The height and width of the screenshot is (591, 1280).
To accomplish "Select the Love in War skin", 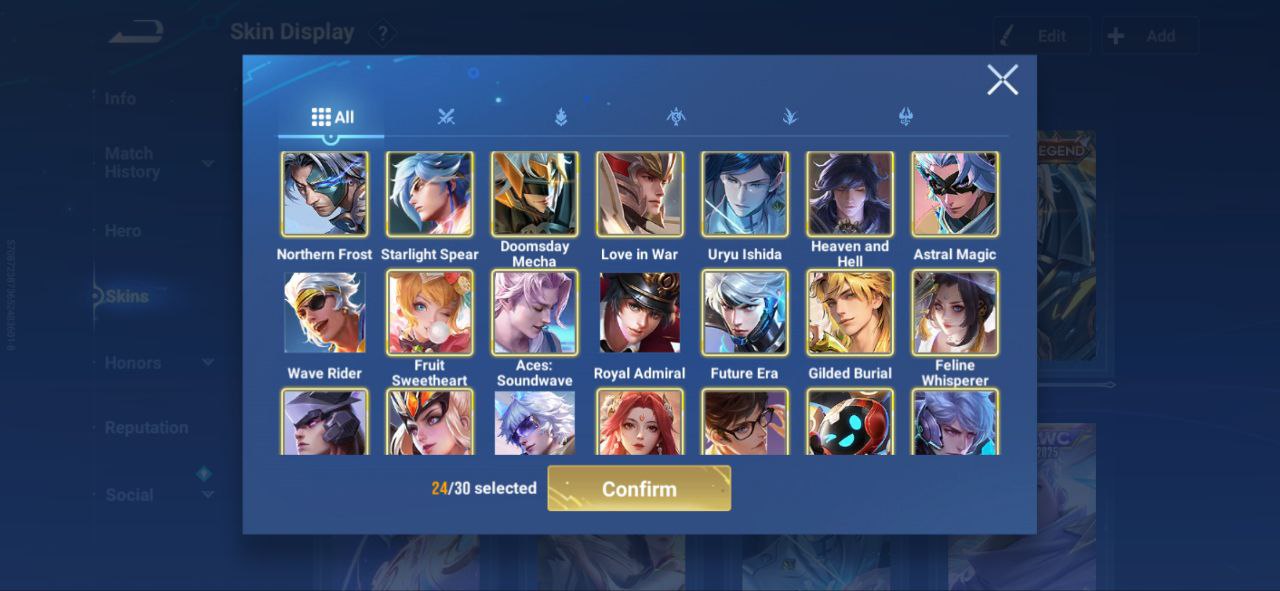I will pos(640,194).
